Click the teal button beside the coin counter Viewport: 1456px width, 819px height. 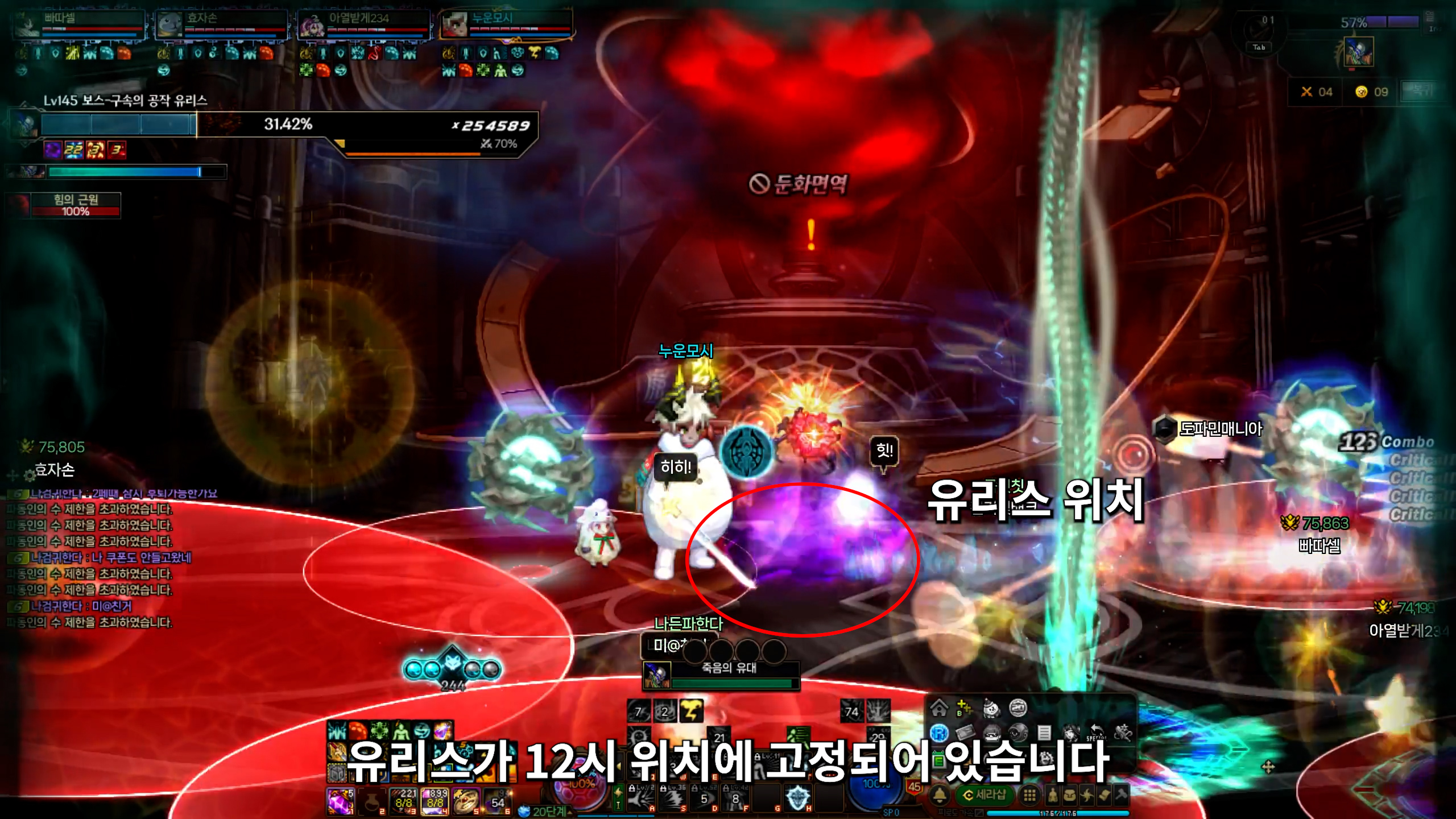(1421, 92)
